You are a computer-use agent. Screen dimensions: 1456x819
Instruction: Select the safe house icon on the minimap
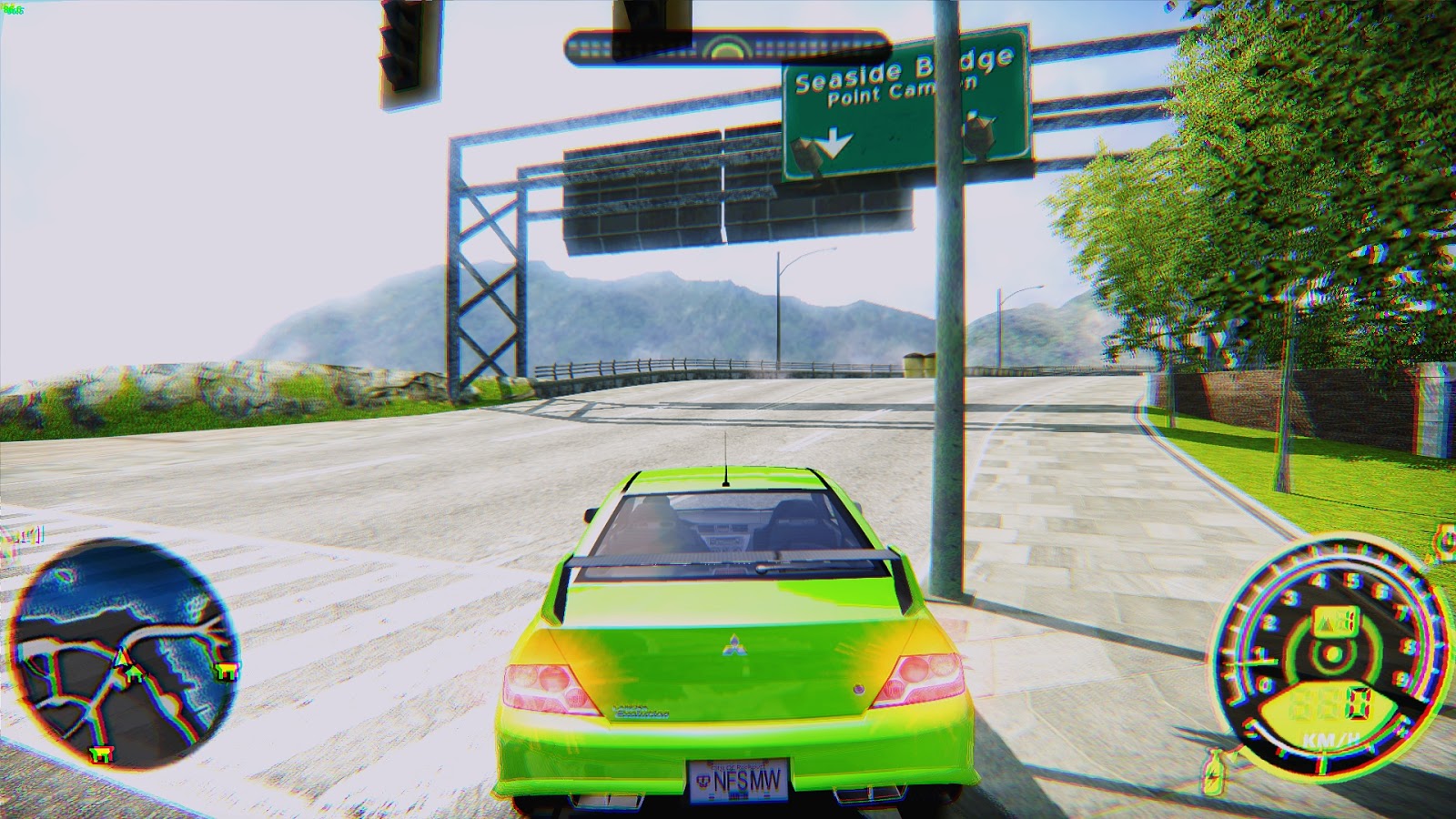pyautogui.click(x=134, y=672)
